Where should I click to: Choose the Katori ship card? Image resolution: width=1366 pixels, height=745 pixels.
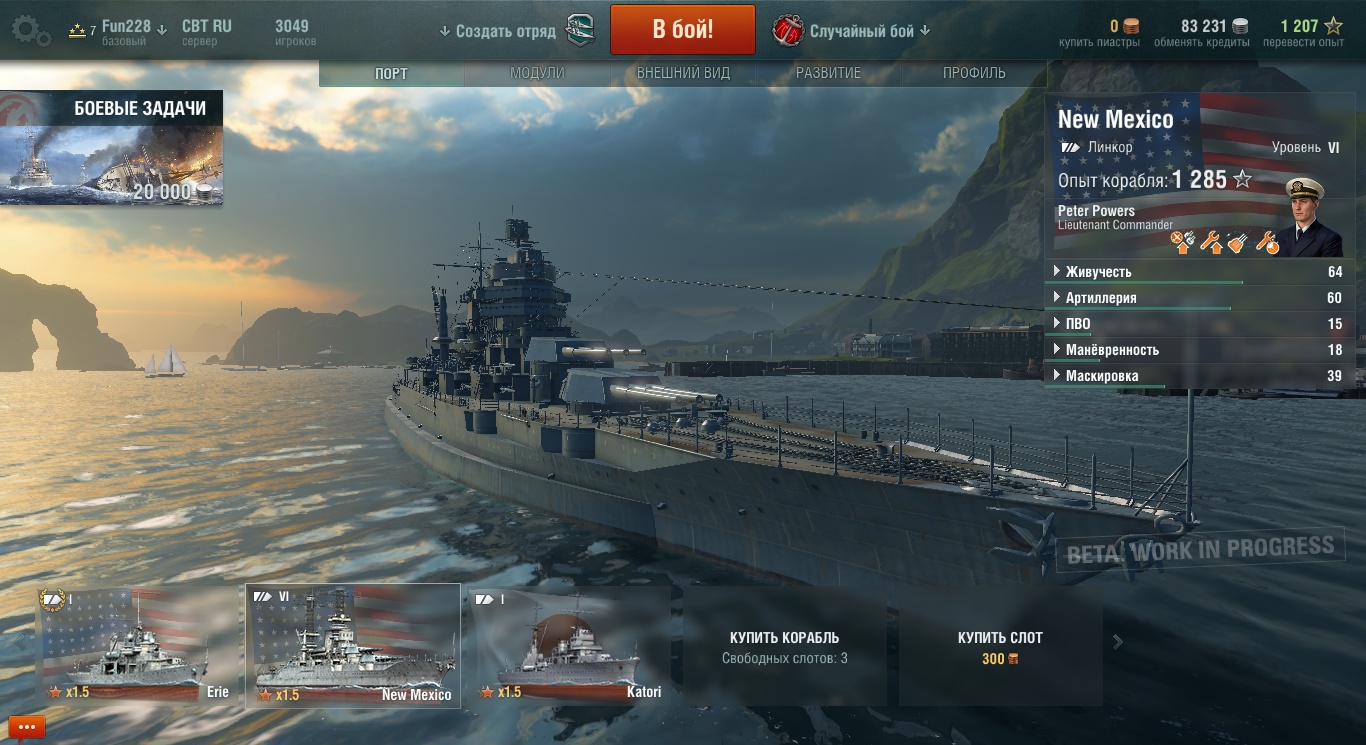tap(570, 646)
